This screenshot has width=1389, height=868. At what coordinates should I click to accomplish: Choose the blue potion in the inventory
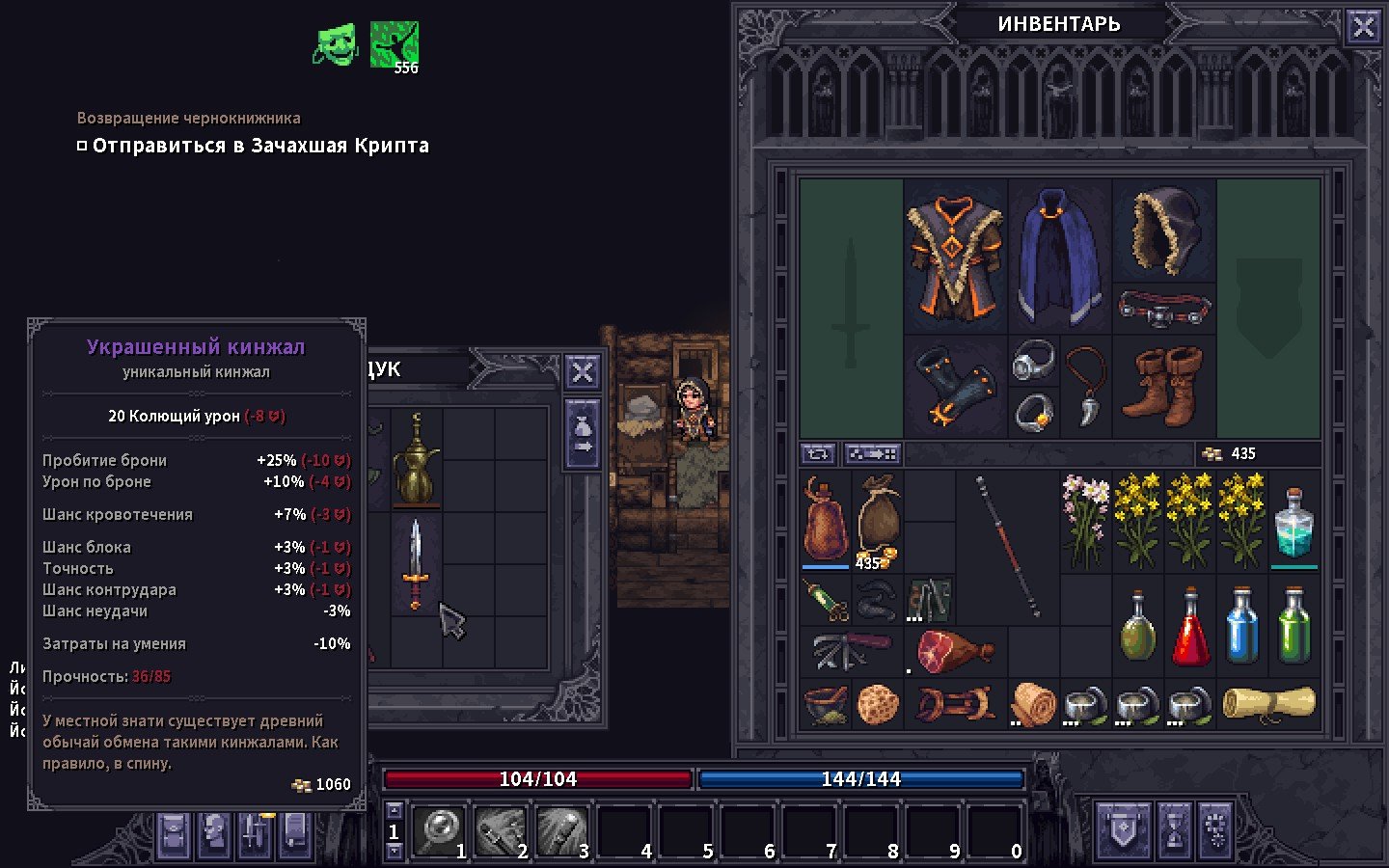1241,627
